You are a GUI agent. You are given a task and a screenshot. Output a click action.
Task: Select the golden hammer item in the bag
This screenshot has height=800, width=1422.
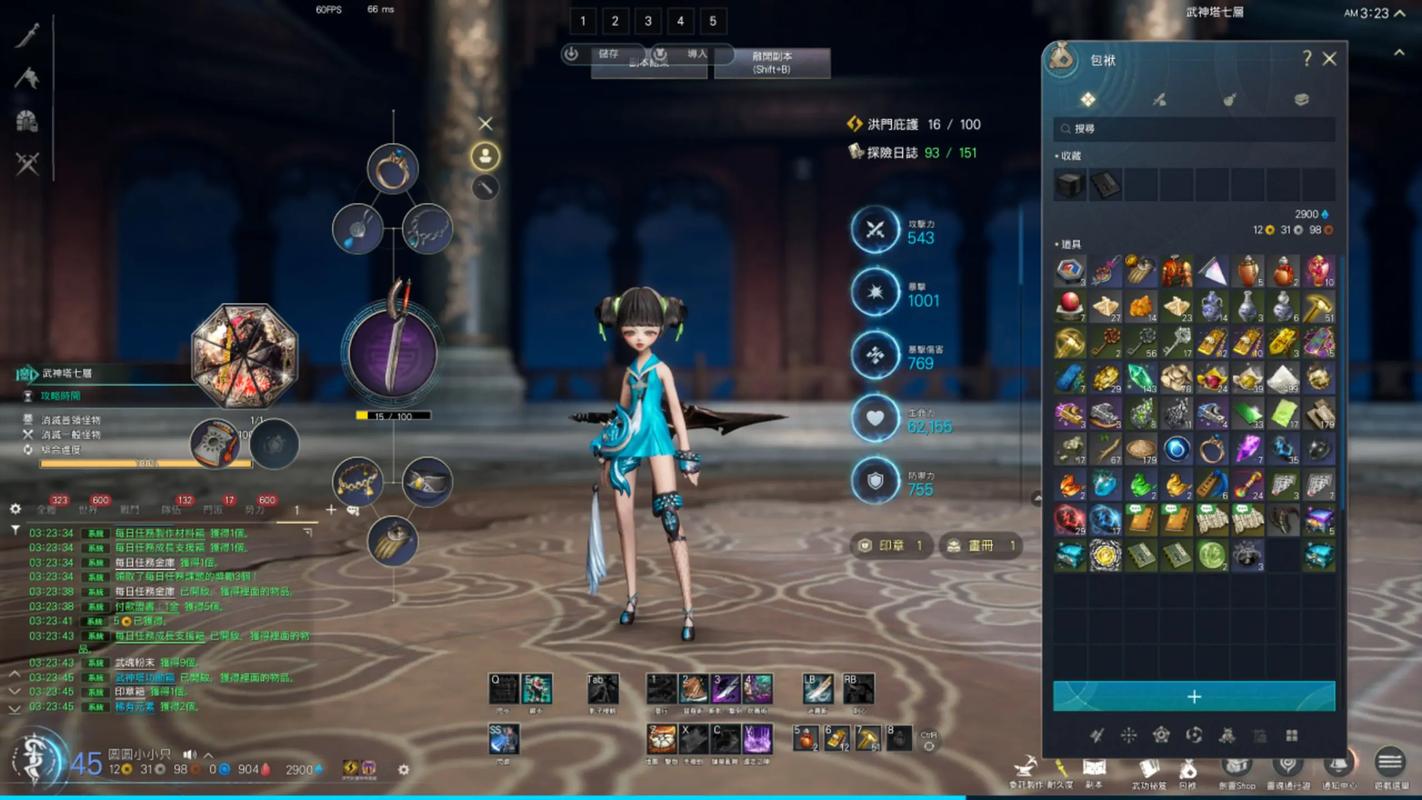pyautogui.click(x=1319, y=307)
